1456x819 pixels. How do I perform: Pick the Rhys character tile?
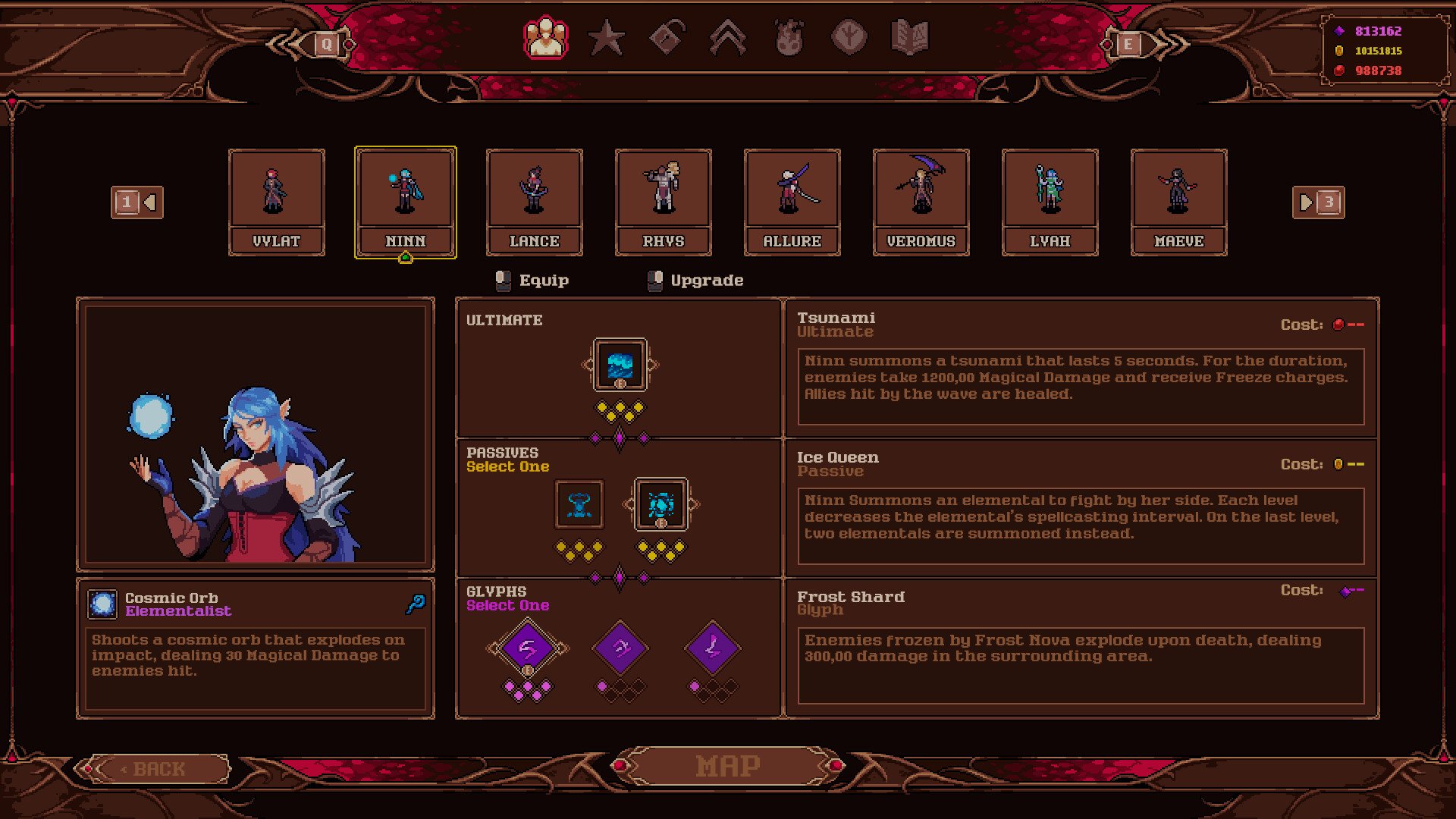664,202
